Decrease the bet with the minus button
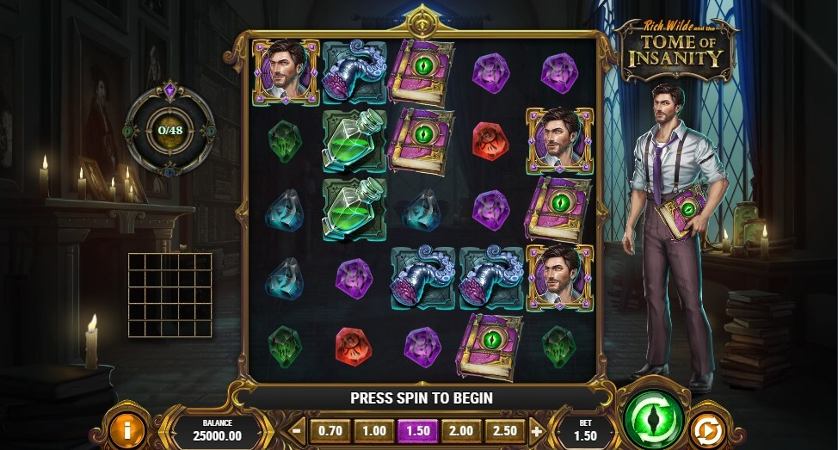The width and height of the screenshot is (838, 450). (x=297, y=432)
